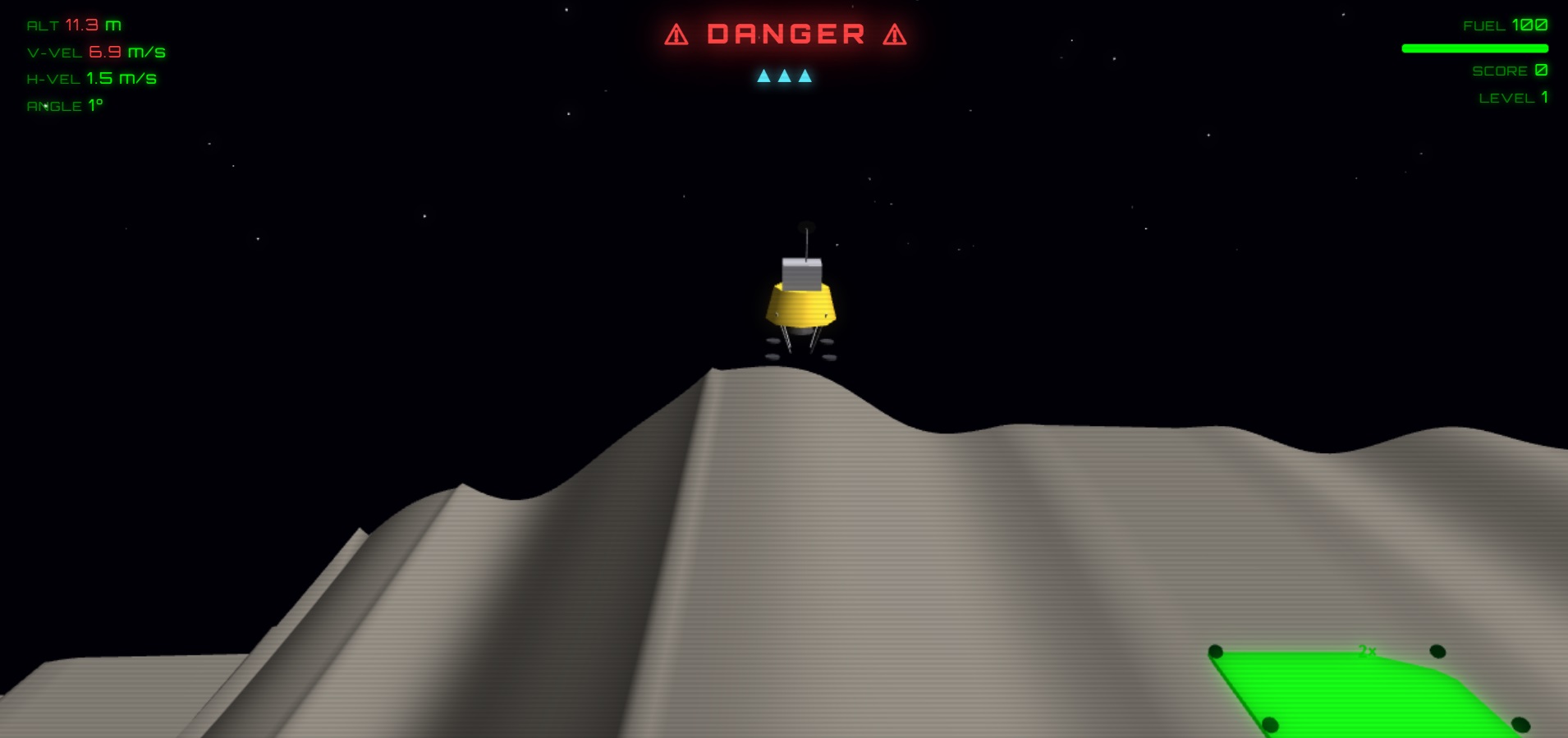Click the green fuel gauge bar
Screen dimensions: 1568x738
[x=1475, y=48]
